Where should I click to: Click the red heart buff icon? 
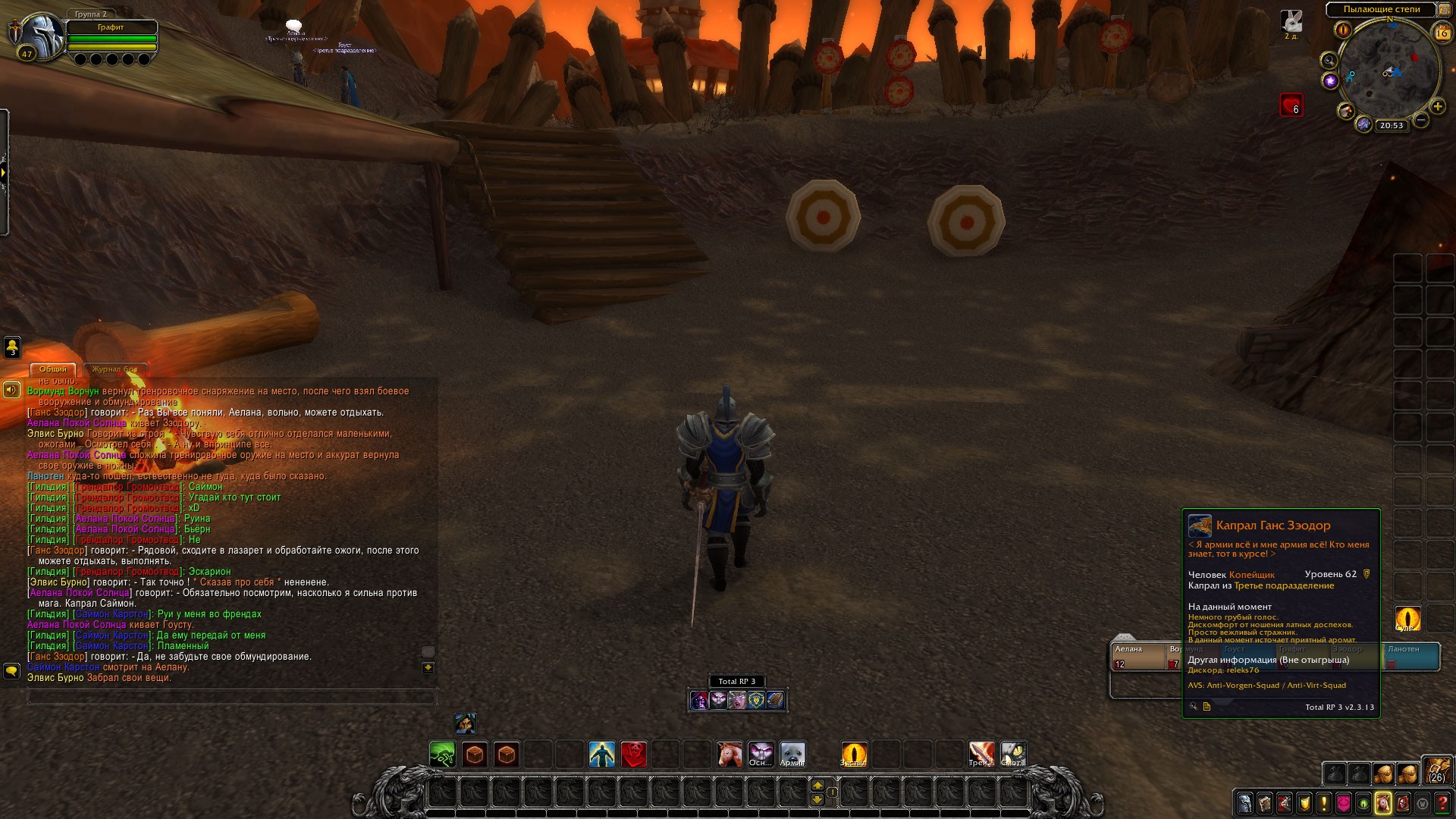point(1291,105)
